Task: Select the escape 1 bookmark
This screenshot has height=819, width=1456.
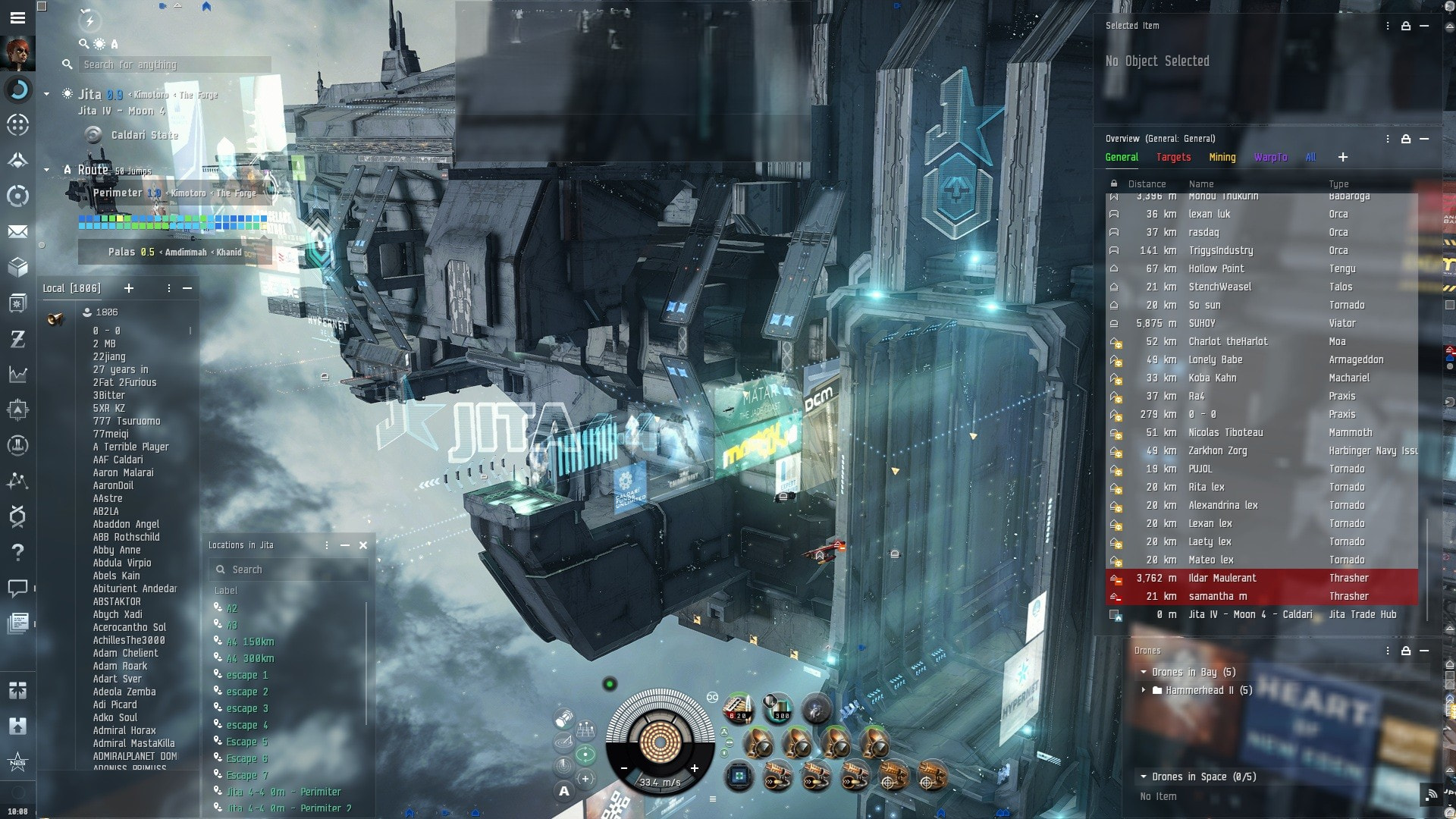Action: point(246,676)
